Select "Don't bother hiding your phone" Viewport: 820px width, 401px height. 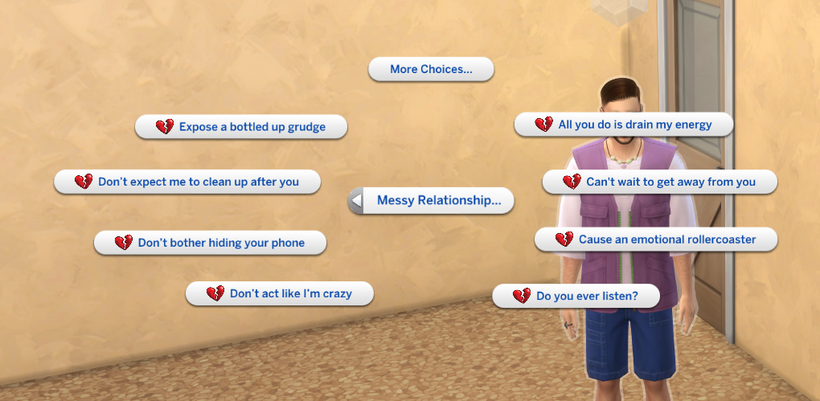point(211,243)
